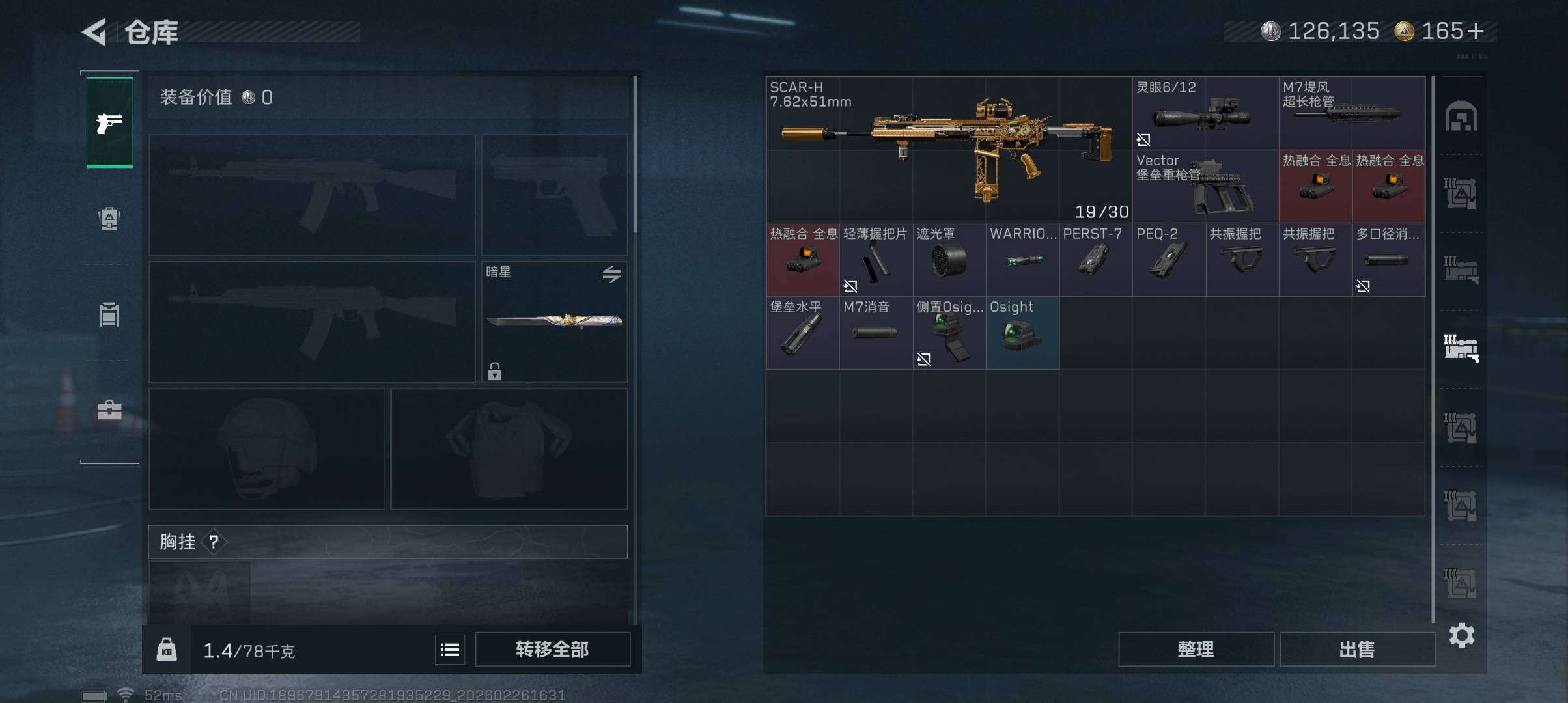Select the 遮光罩 attachment slot
The image size is (1568, 703).
pos(949,260)
